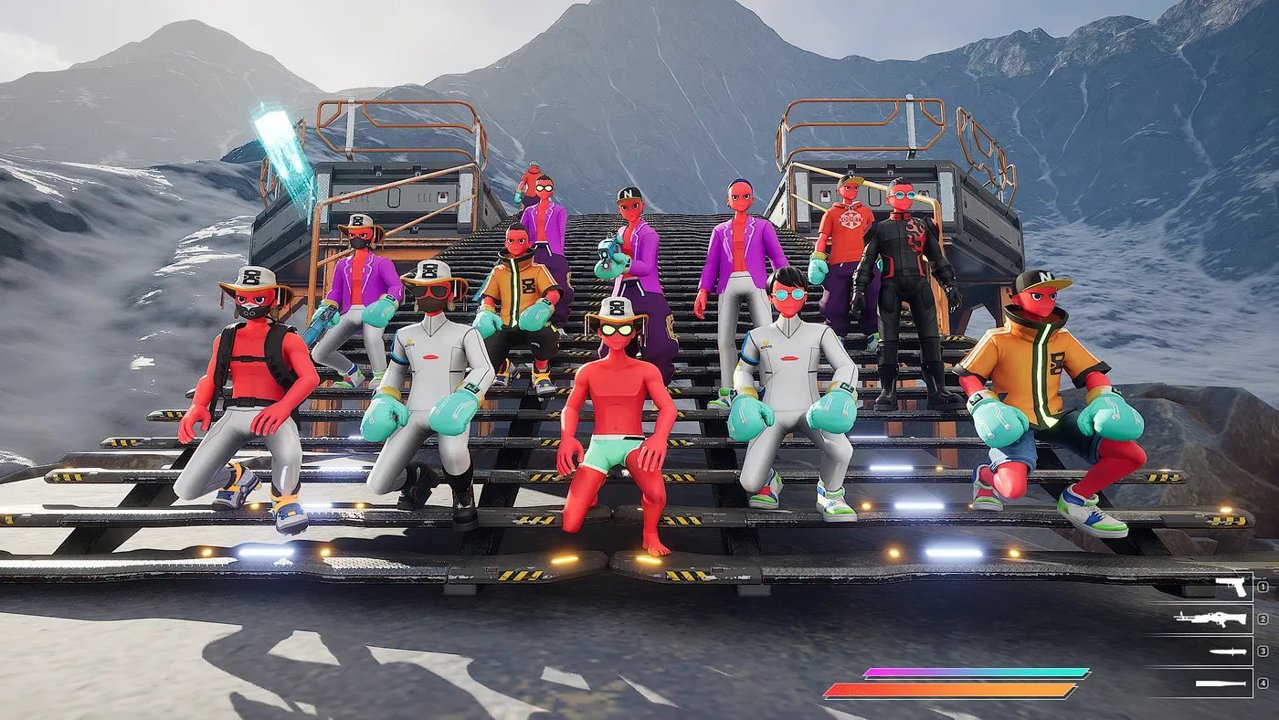Choose the baseball bat weapon slot

pos(1221,684)
